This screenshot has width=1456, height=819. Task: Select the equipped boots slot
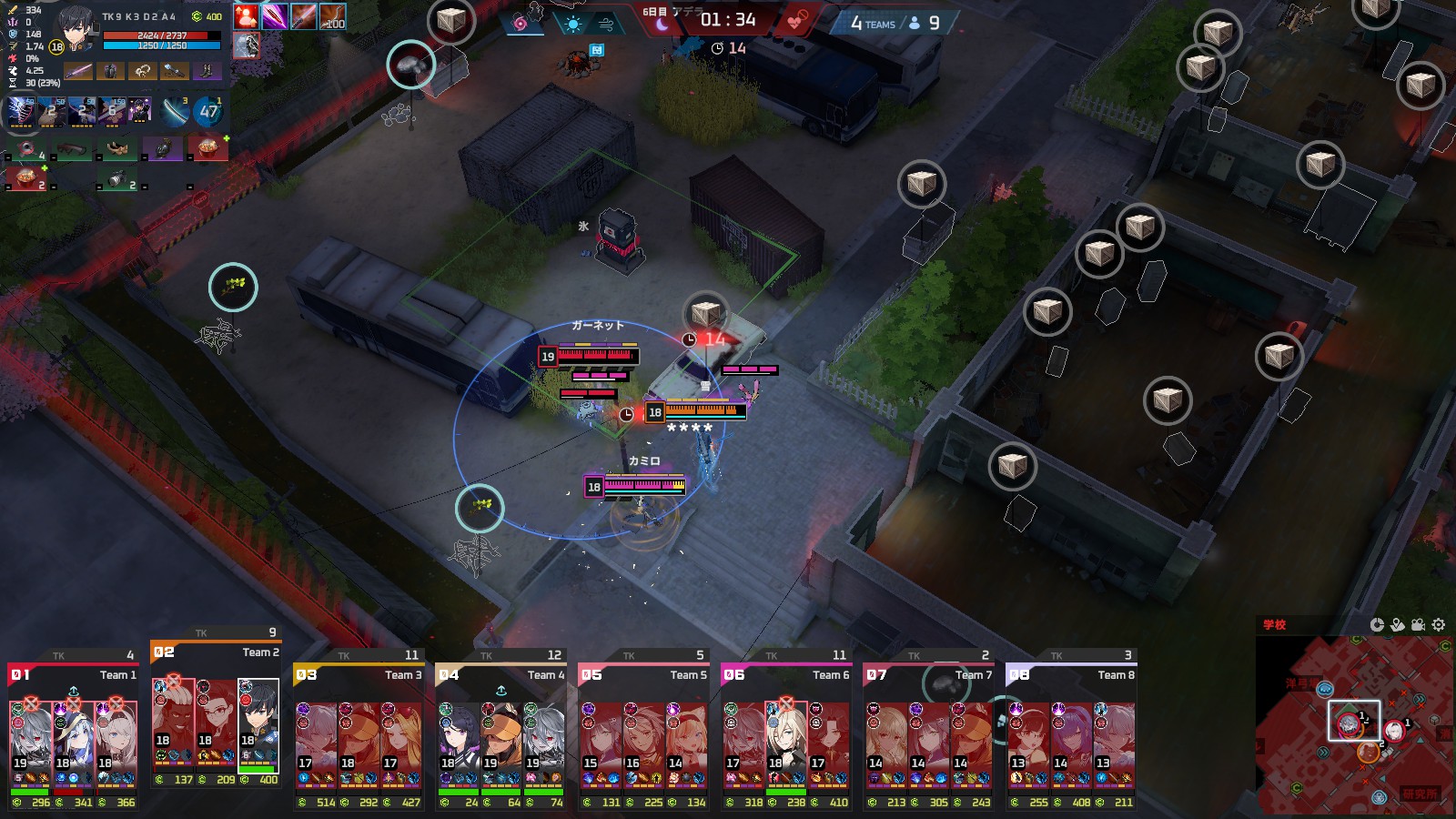coord(207,71)
